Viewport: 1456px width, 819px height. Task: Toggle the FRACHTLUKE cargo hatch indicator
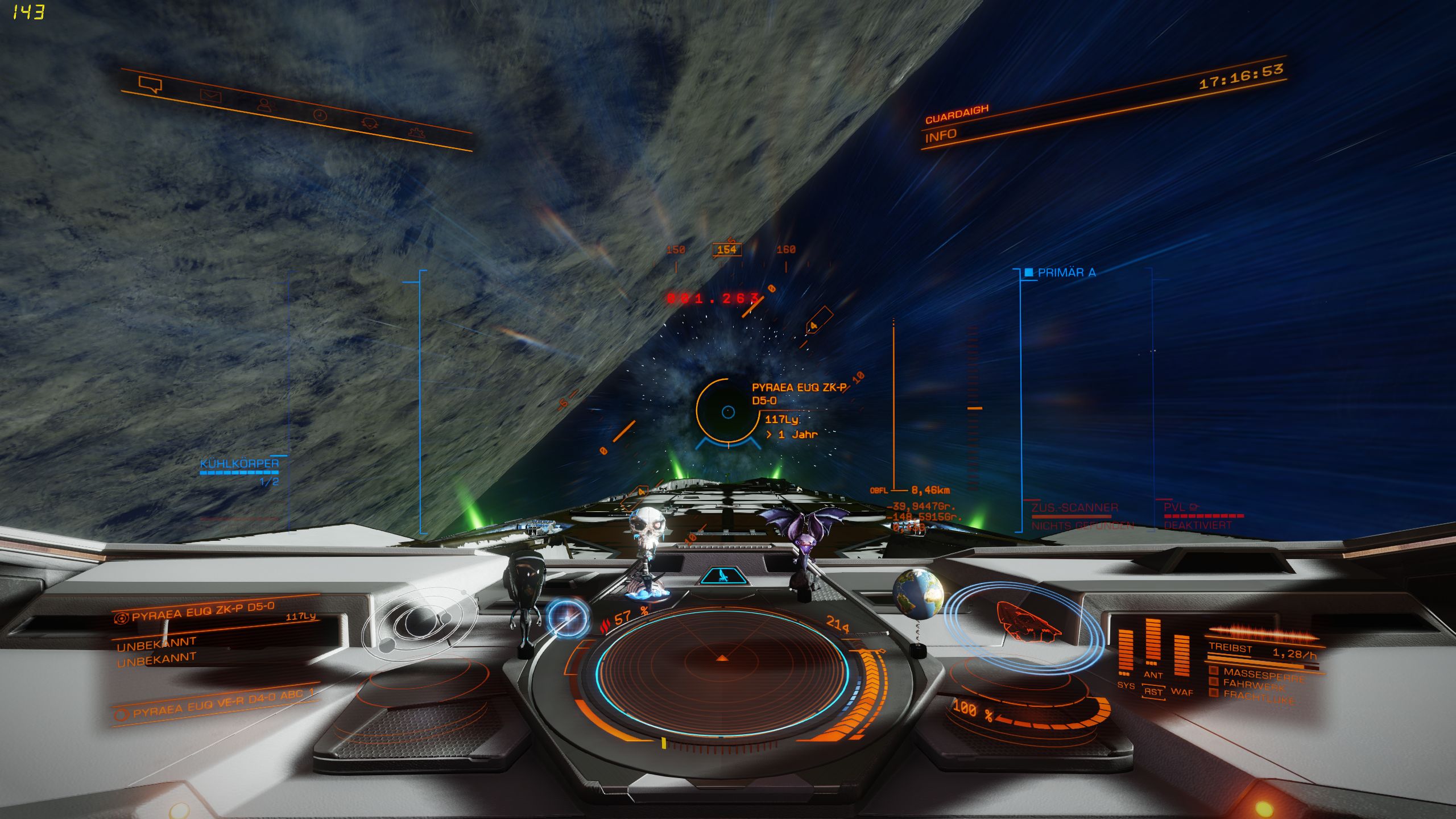1258,697
